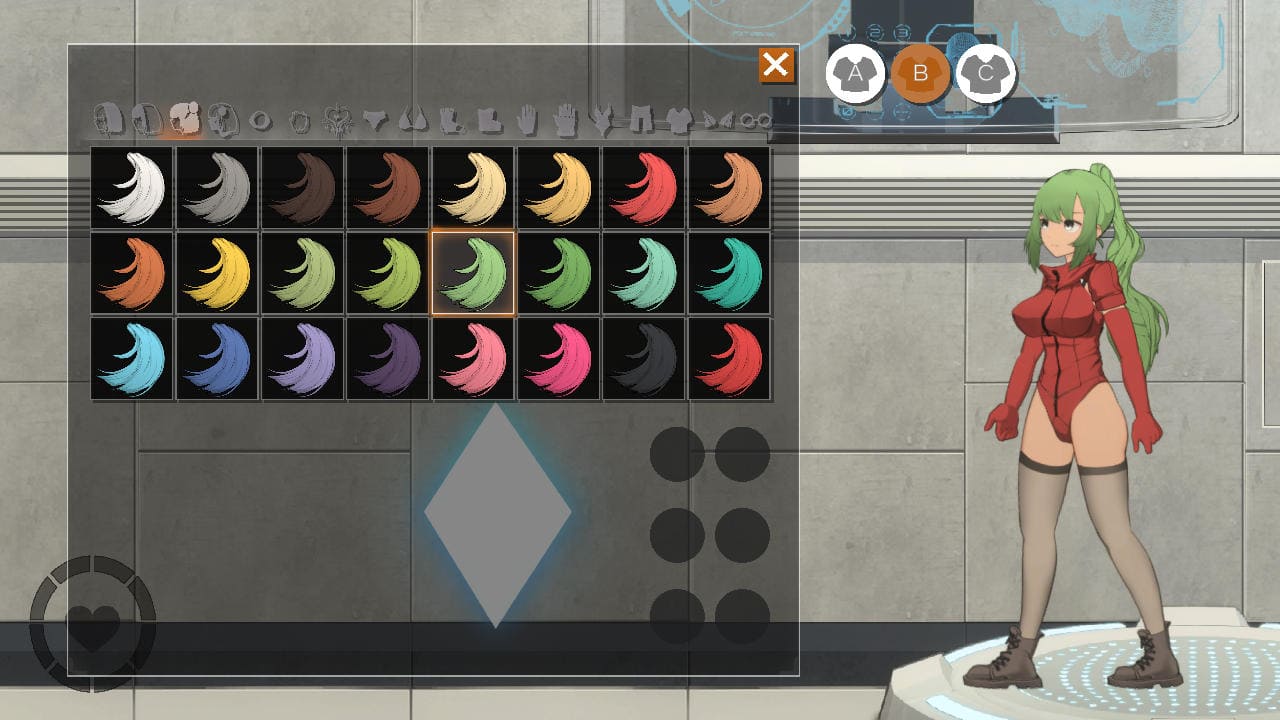Apply the lavender hair color
This screenshot has width=1280, height=720.
pos(303,358)
